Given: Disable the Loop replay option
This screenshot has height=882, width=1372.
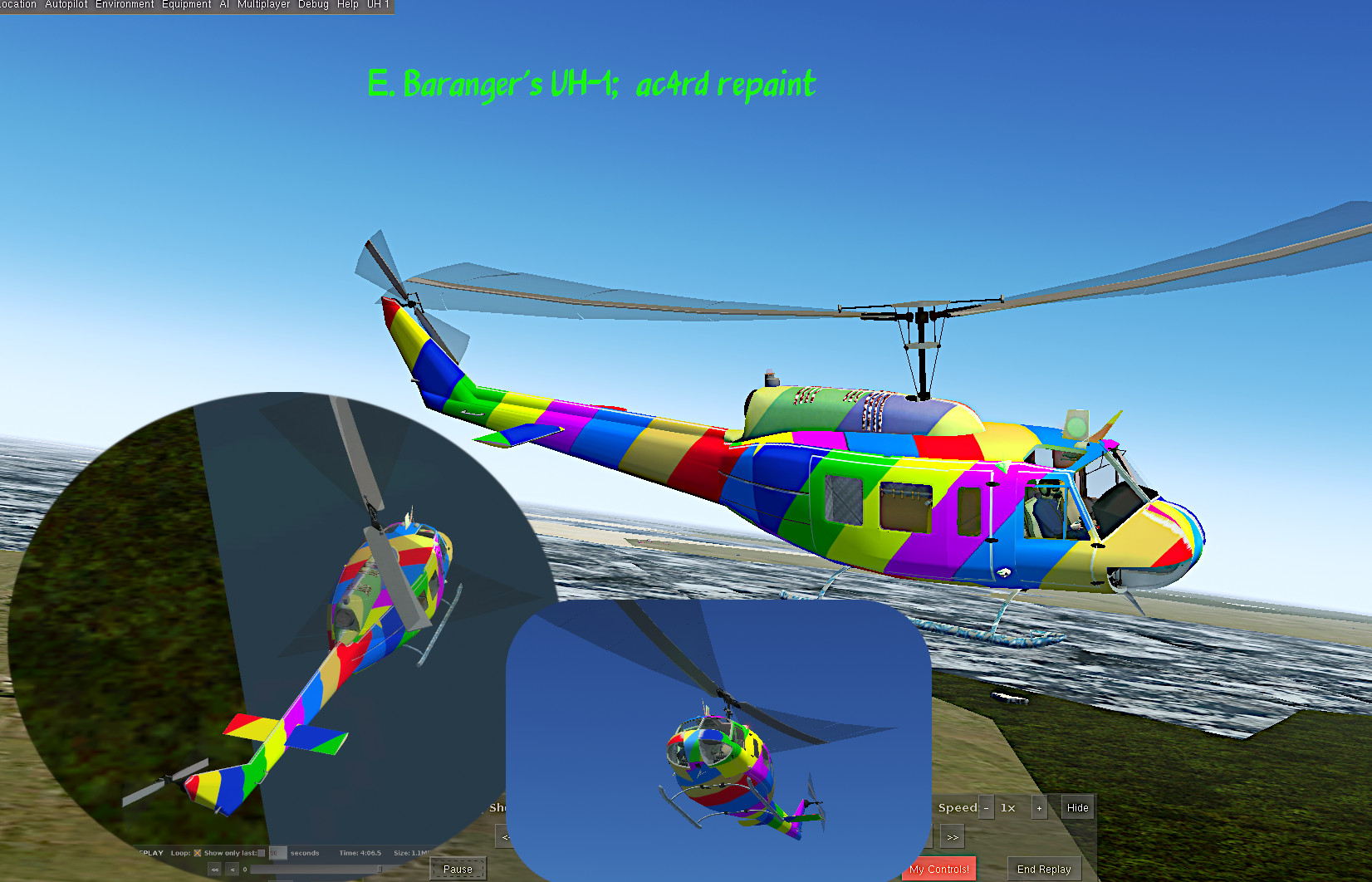Looking at the screenshot, I should (x=197, y=852).
